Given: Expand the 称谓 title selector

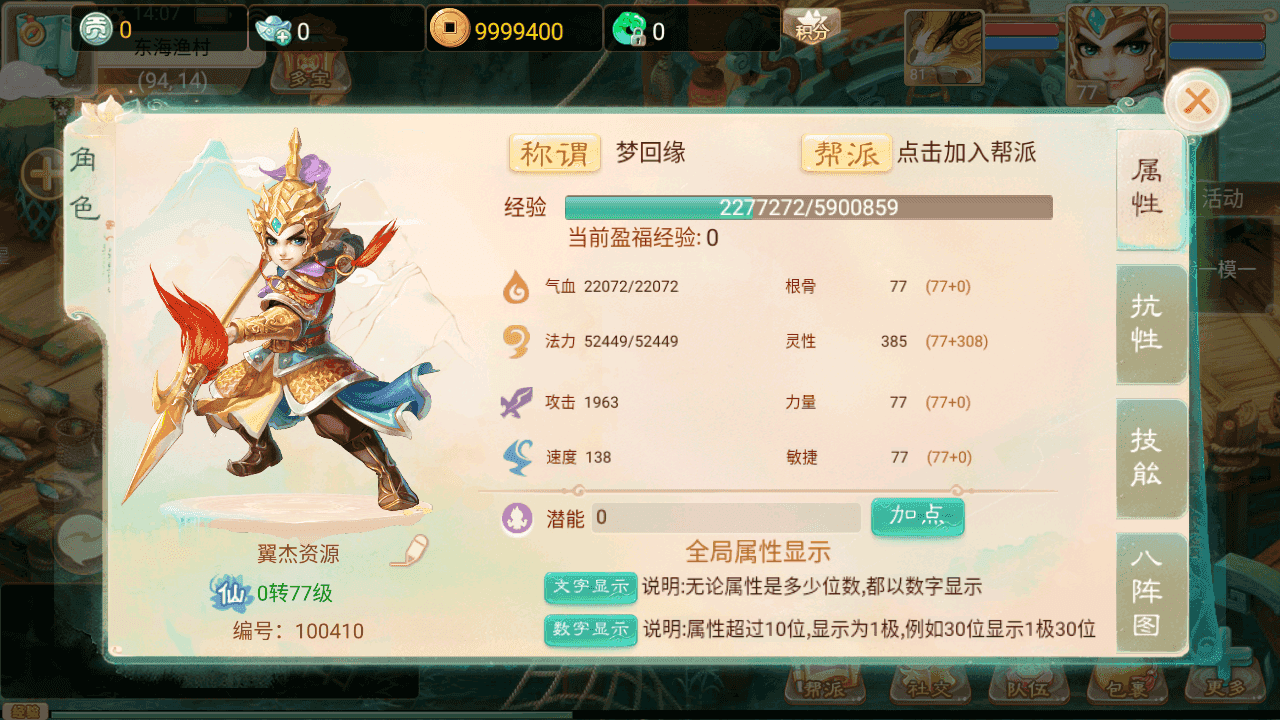Looking at the screenshot, I should [554, 153].
